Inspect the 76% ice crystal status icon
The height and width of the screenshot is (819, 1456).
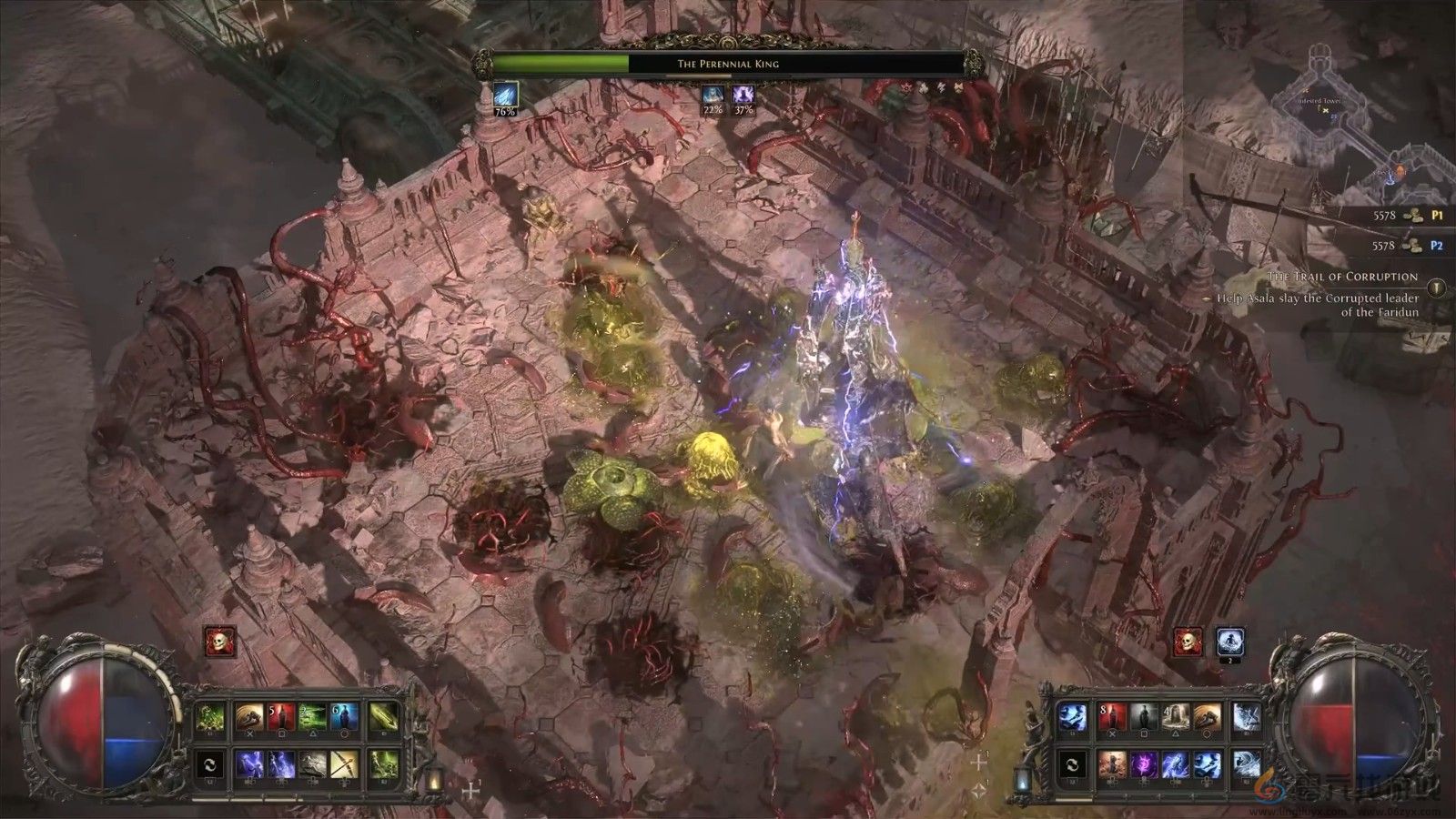pos(505,95)
